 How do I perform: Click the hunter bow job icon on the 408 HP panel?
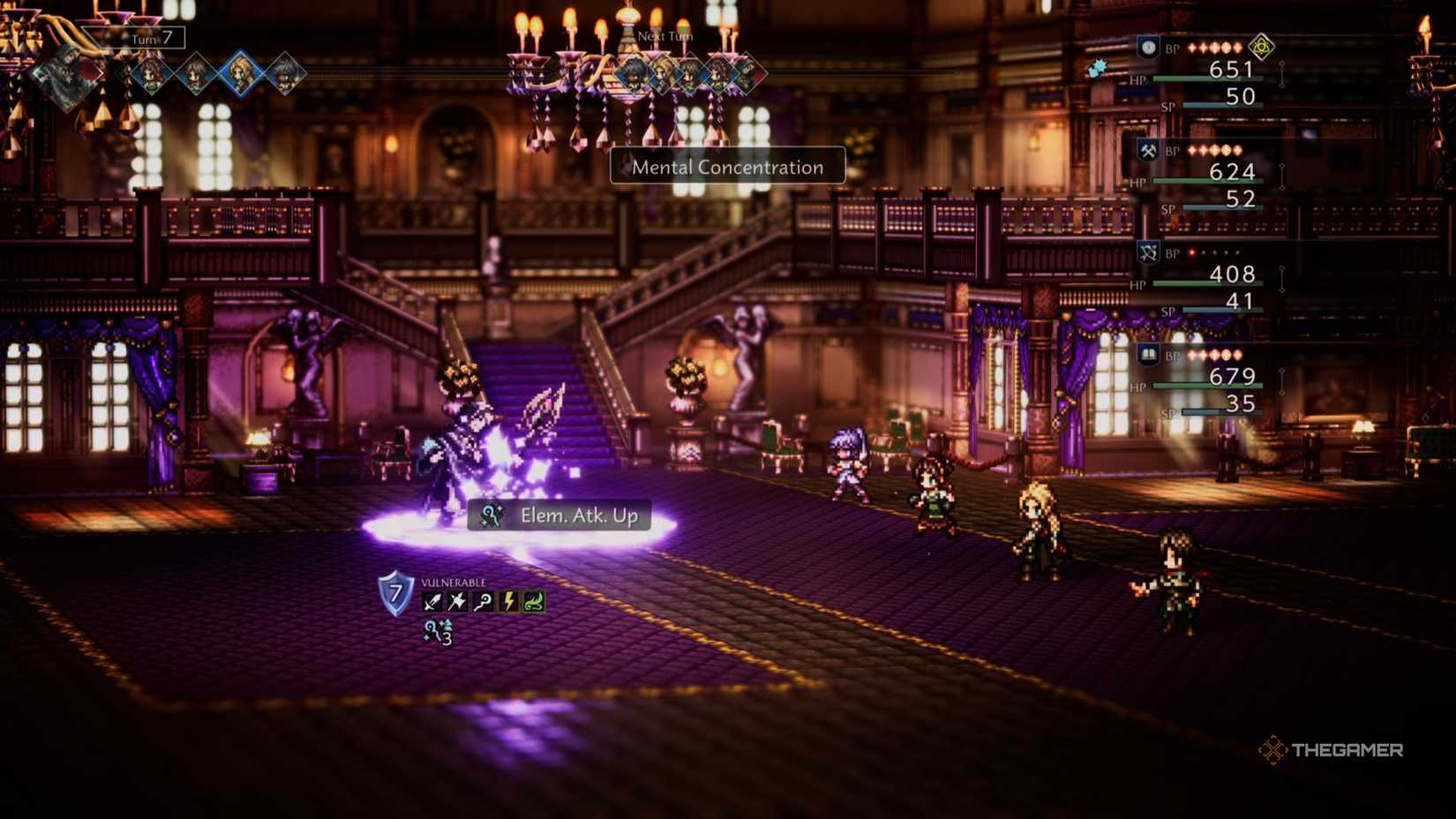point(1148,253)
